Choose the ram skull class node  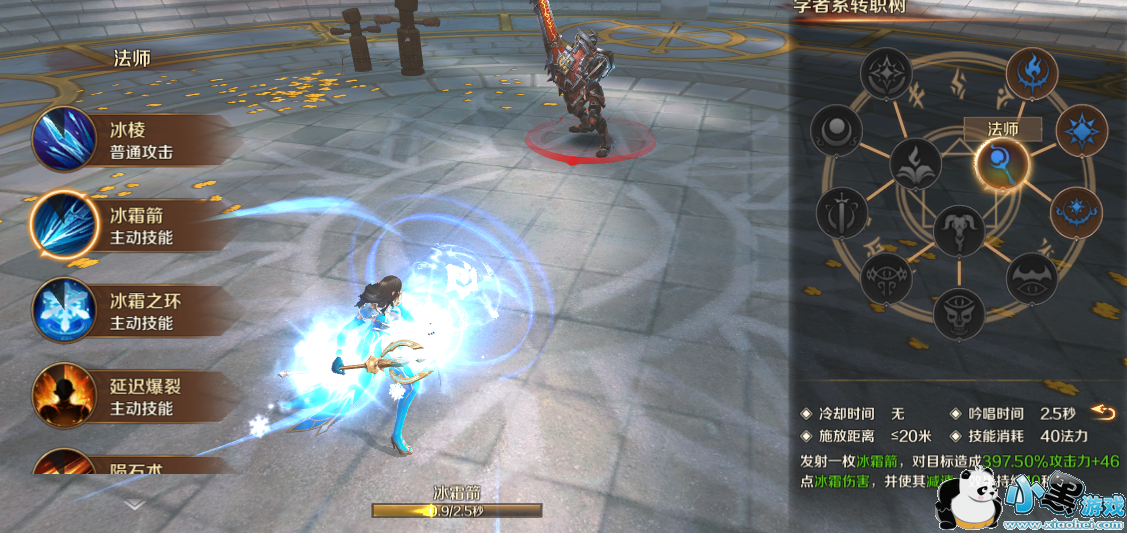pos(959,232)
